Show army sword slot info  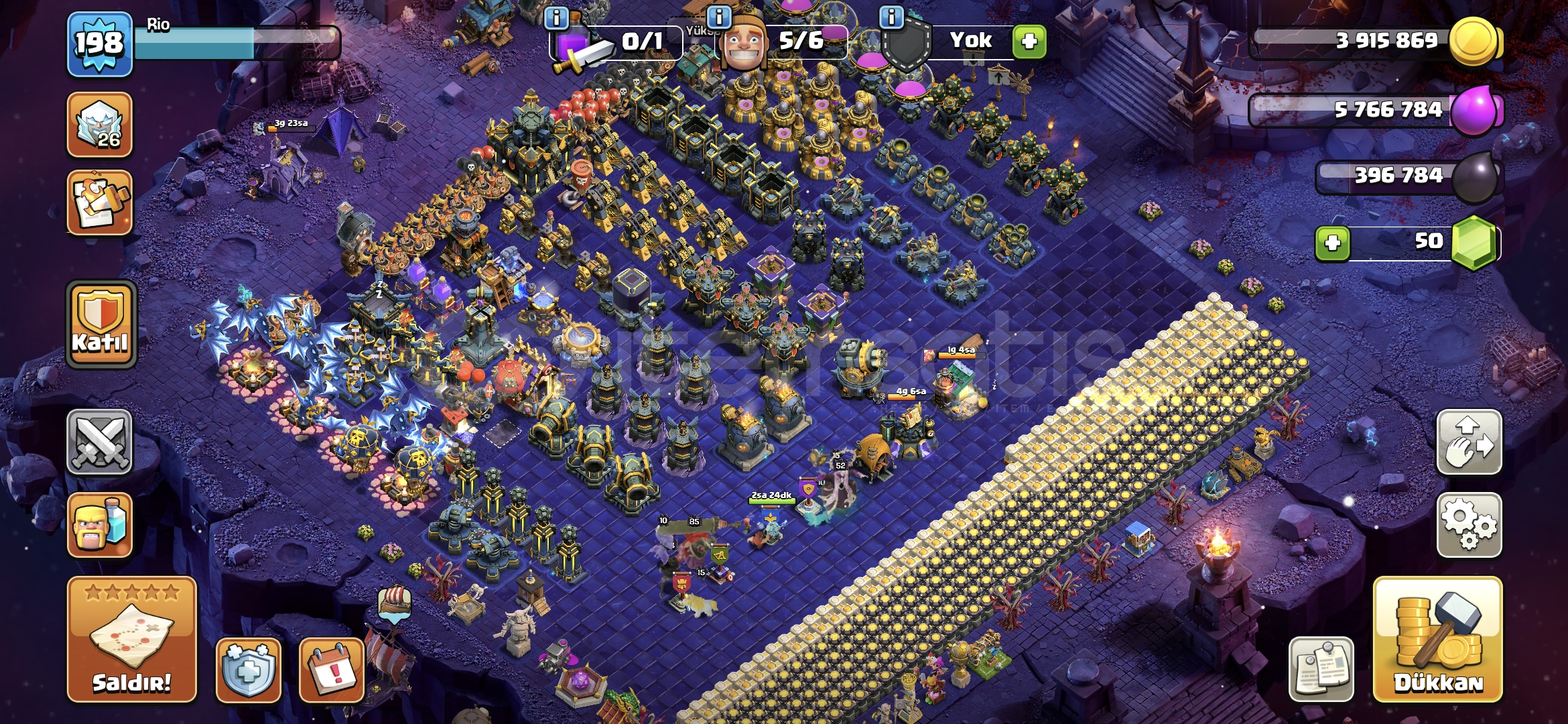pyautogui.click(x=556, y=17)
